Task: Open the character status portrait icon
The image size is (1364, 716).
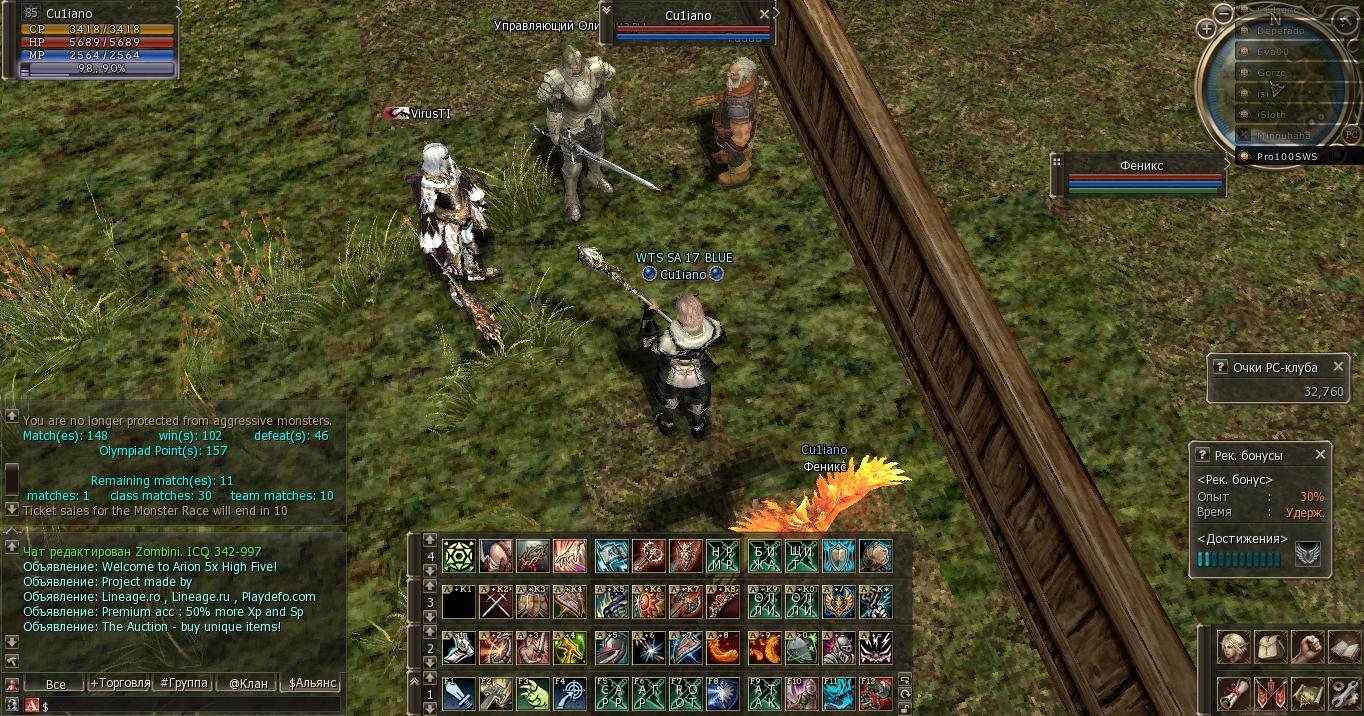Action: [x=1234, y=647]
